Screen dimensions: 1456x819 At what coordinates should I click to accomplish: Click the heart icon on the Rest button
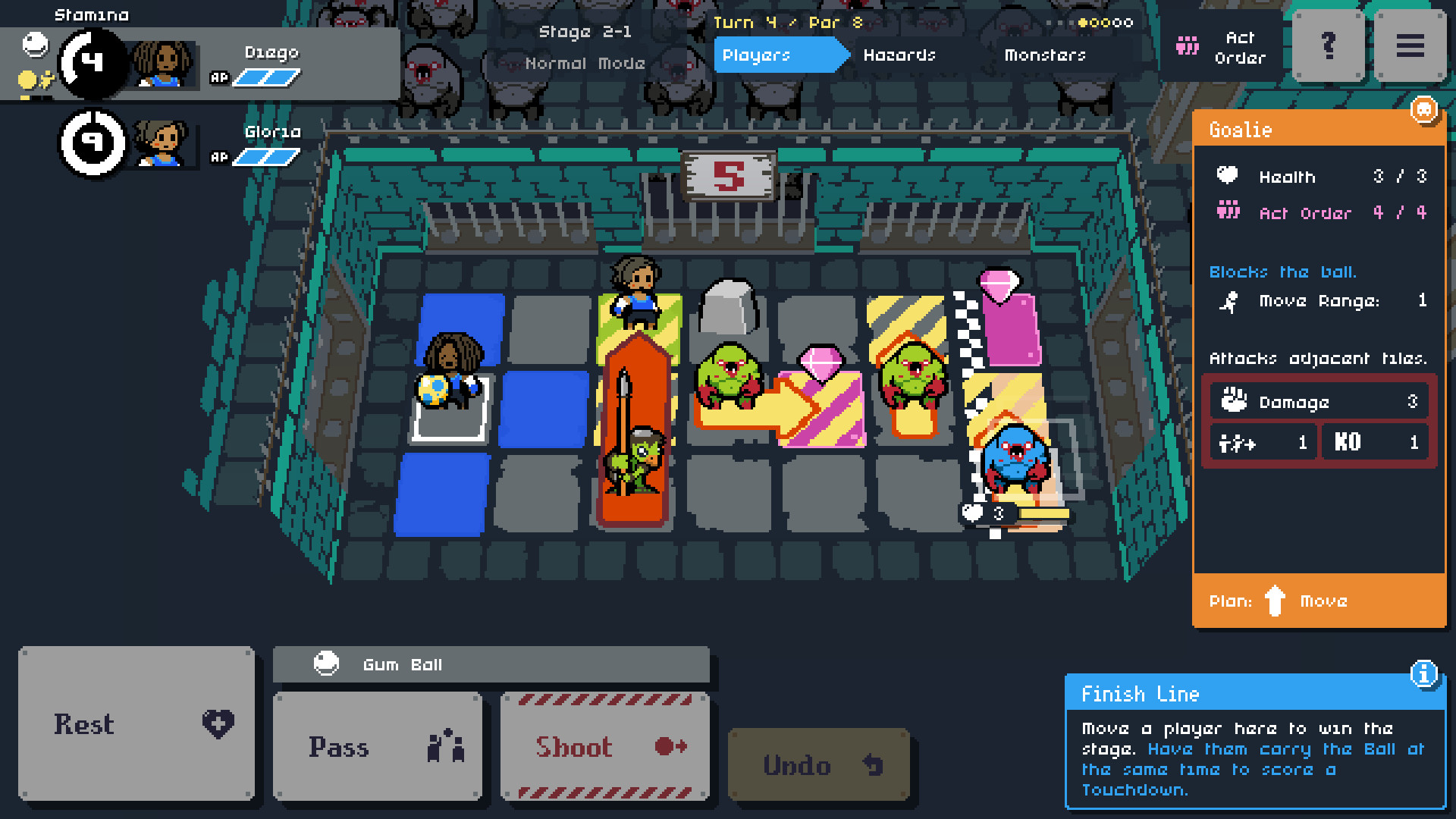(217, 724)
